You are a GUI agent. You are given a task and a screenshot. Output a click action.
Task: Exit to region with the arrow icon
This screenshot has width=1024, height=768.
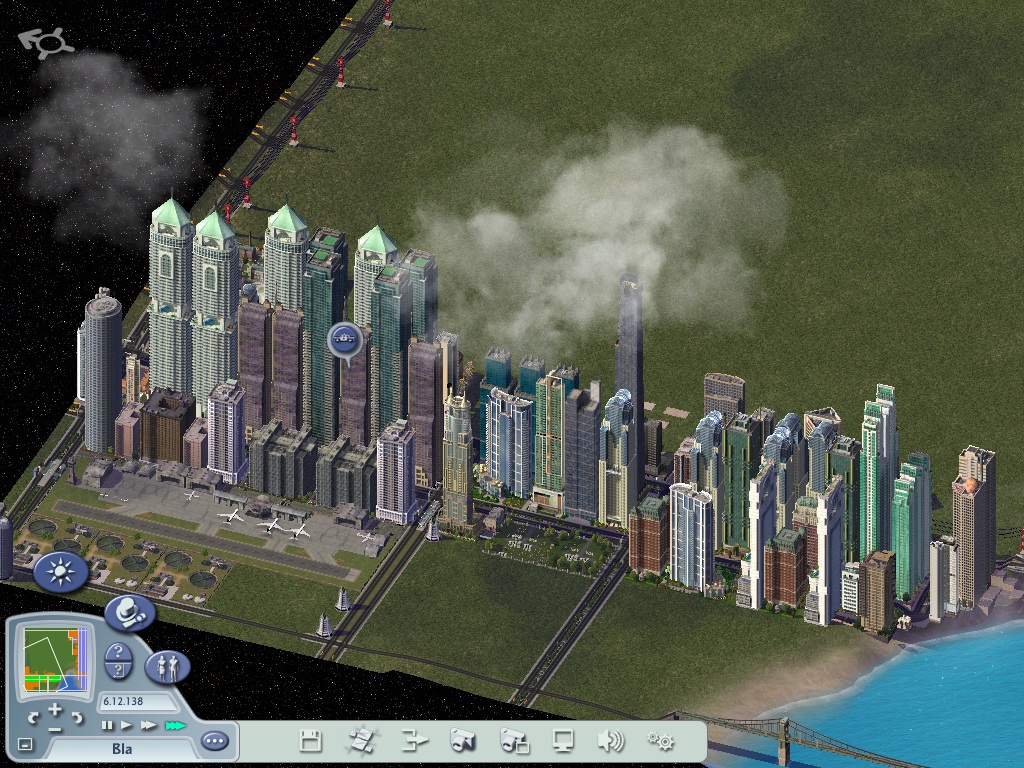click(415, 741)
